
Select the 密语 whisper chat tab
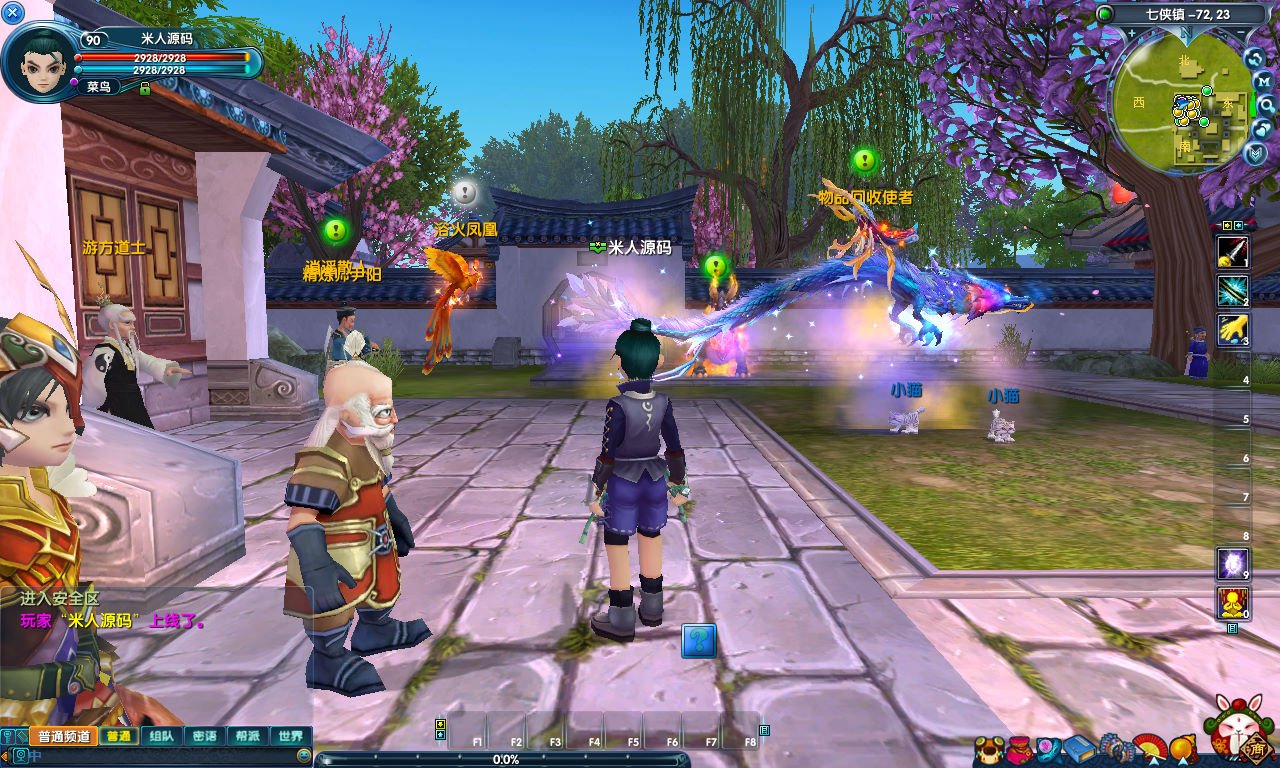[204, 736]
